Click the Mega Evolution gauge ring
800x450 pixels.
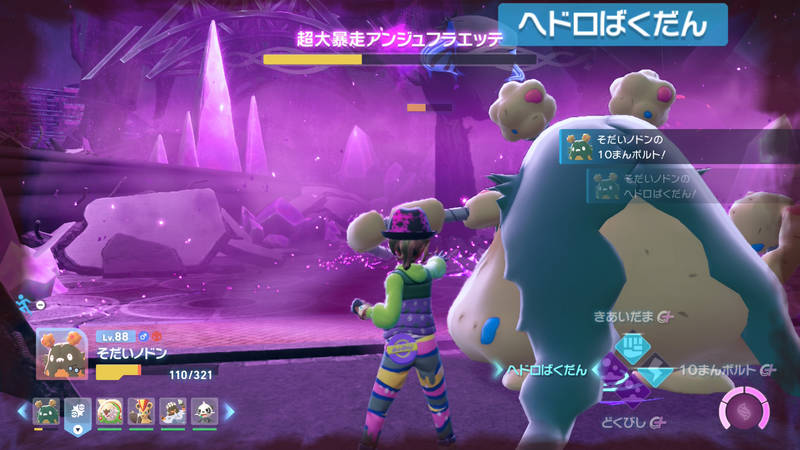[742, 412]
